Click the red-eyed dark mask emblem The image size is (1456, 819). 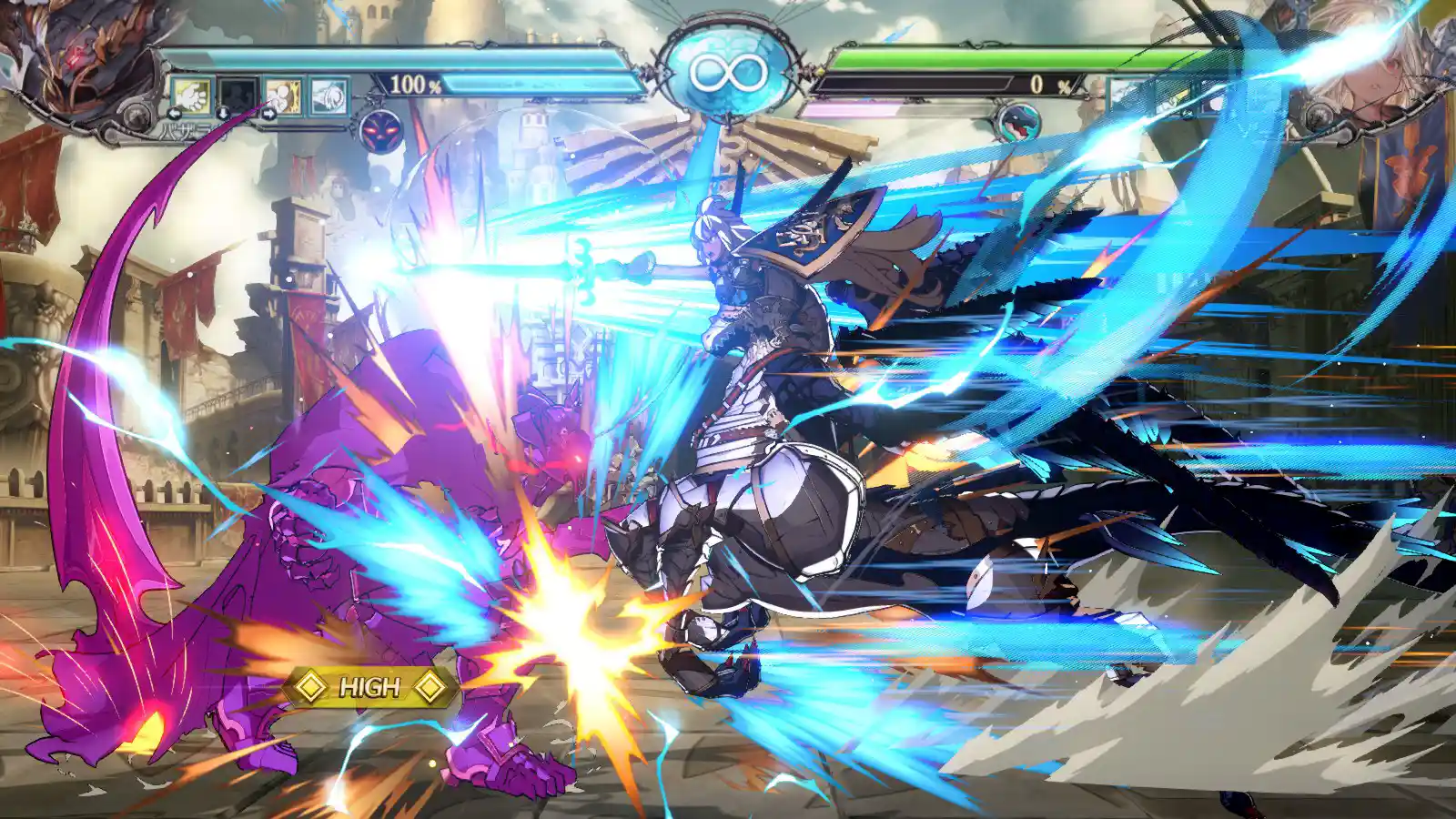pos(380,130)
